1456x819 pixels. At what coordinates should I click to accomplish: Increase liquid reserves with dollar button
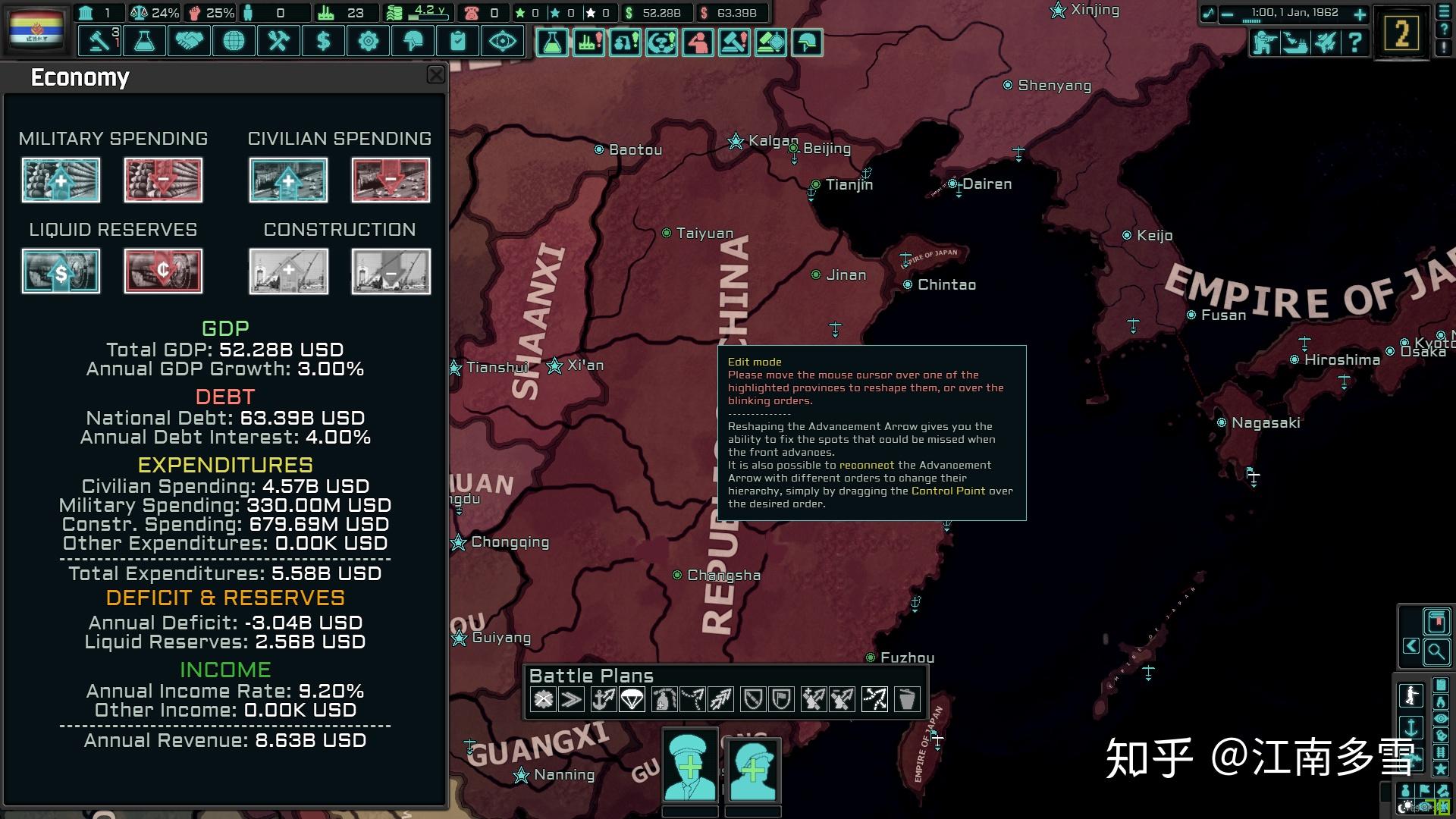click(x=61, y=271)
